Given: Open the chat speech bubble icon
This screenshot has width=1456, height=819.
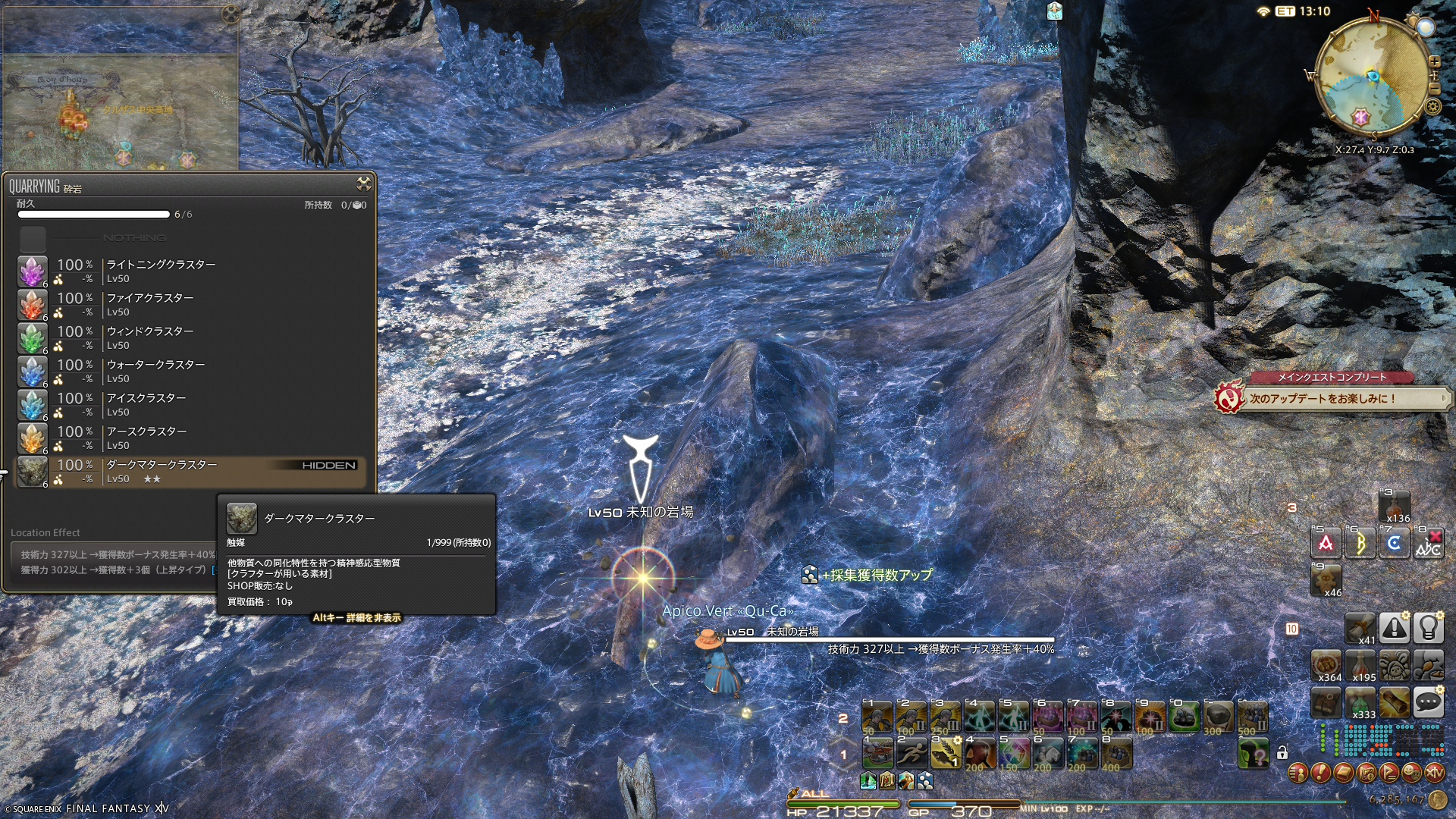Looking at the screenshot, I should coord(1428,702).
